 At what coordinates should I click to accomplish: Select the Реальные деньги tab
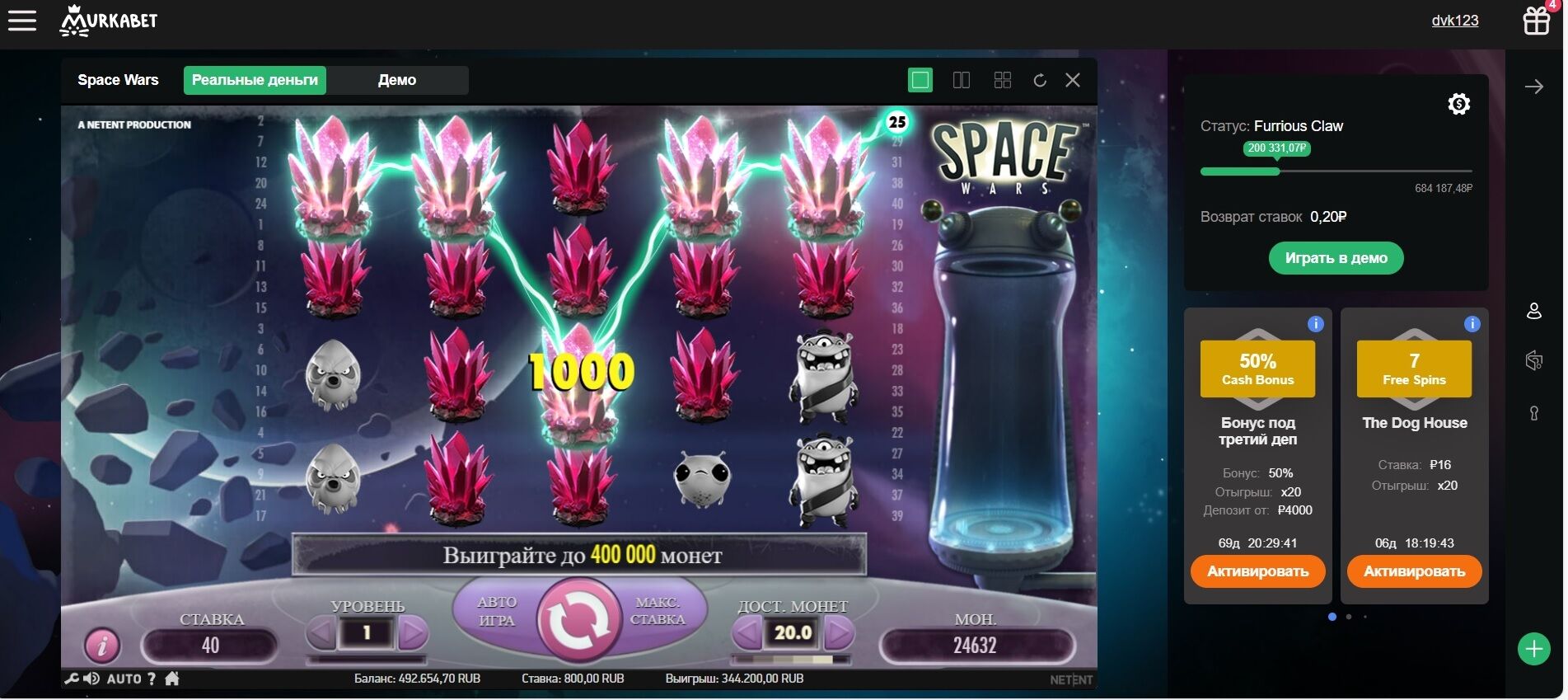255,80
